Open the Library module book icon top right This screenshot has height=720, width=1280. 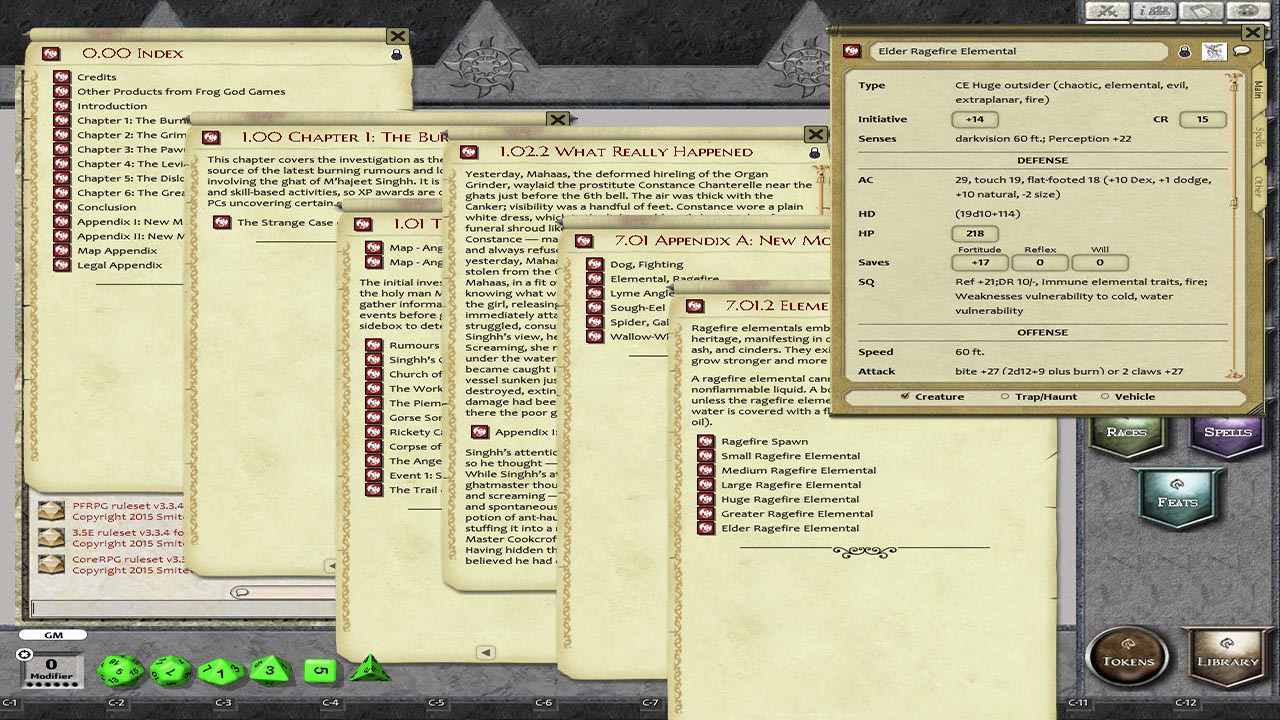pyautogui.click(x=1200, y=12)
